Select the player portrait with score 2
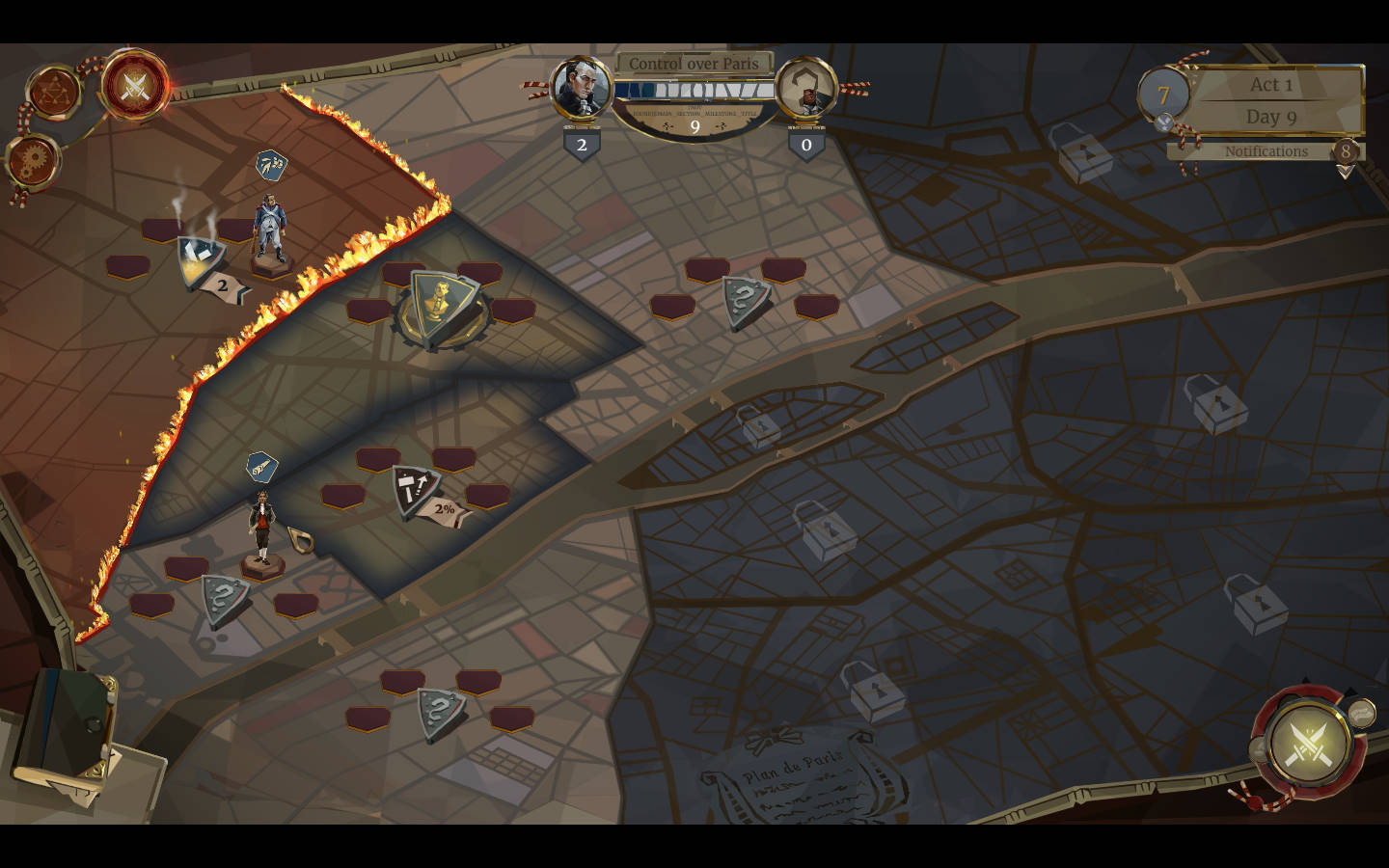1389x868 pixels. pos(581,88)
